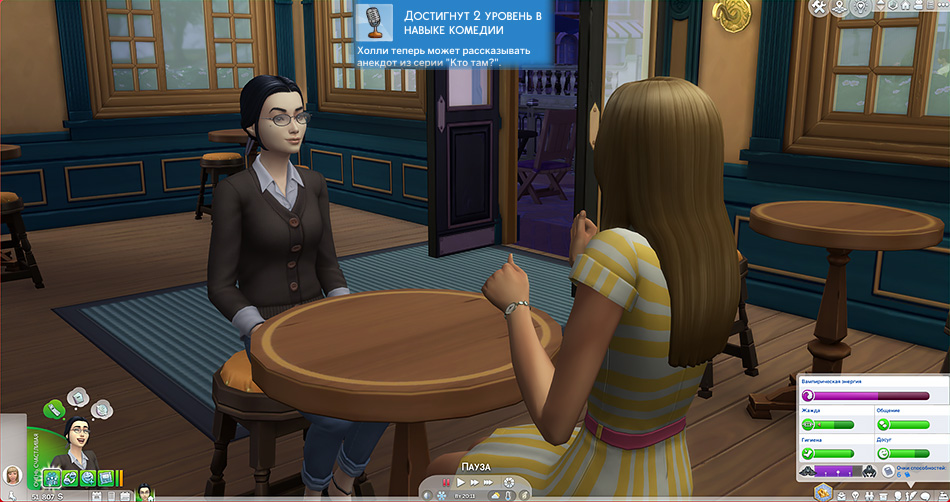This screenshot has width=950, height=502.
Task: Set game speed to double fast-forward
Action: (474, 483)
